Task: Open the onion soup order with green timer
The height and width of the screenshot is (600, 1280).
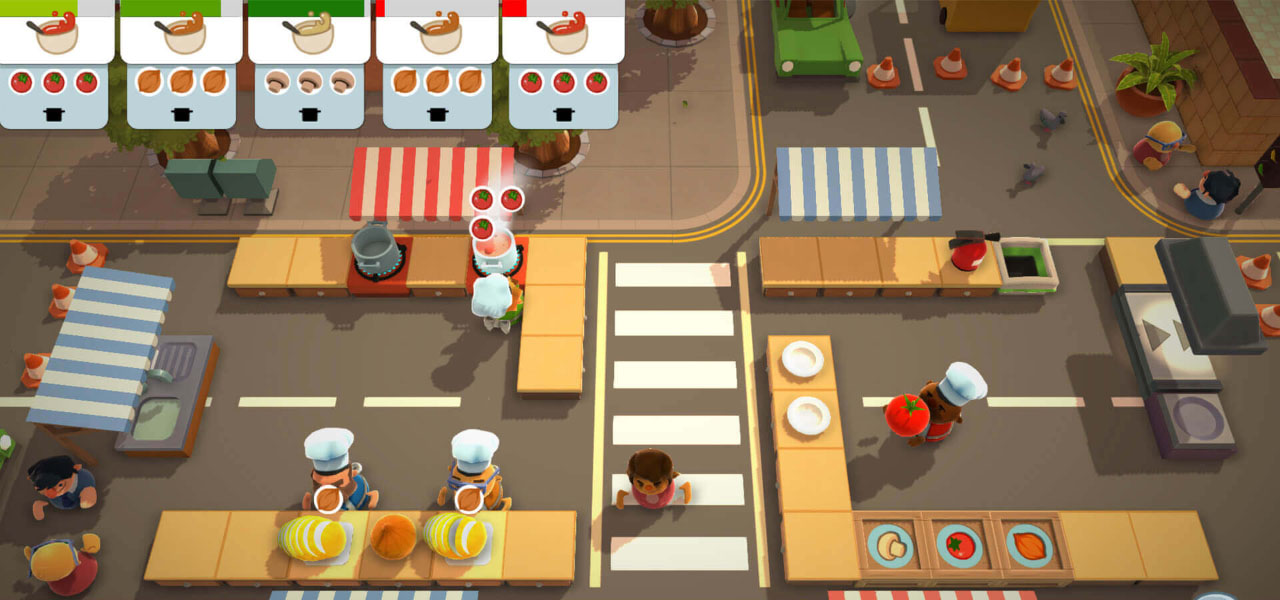Action: 182,65
